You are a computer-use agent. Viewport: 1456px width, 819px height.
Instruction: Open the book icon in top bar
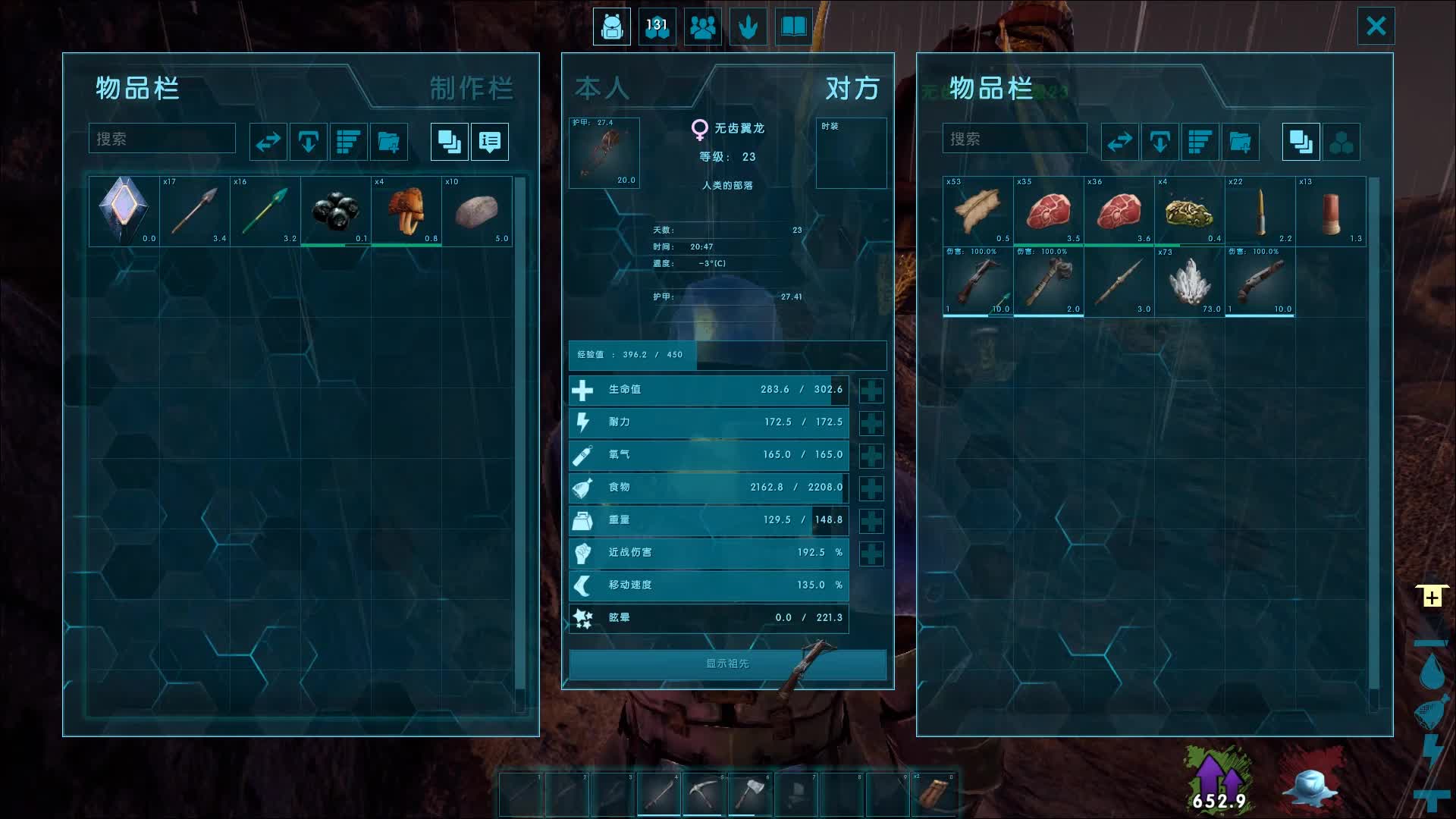793,27
